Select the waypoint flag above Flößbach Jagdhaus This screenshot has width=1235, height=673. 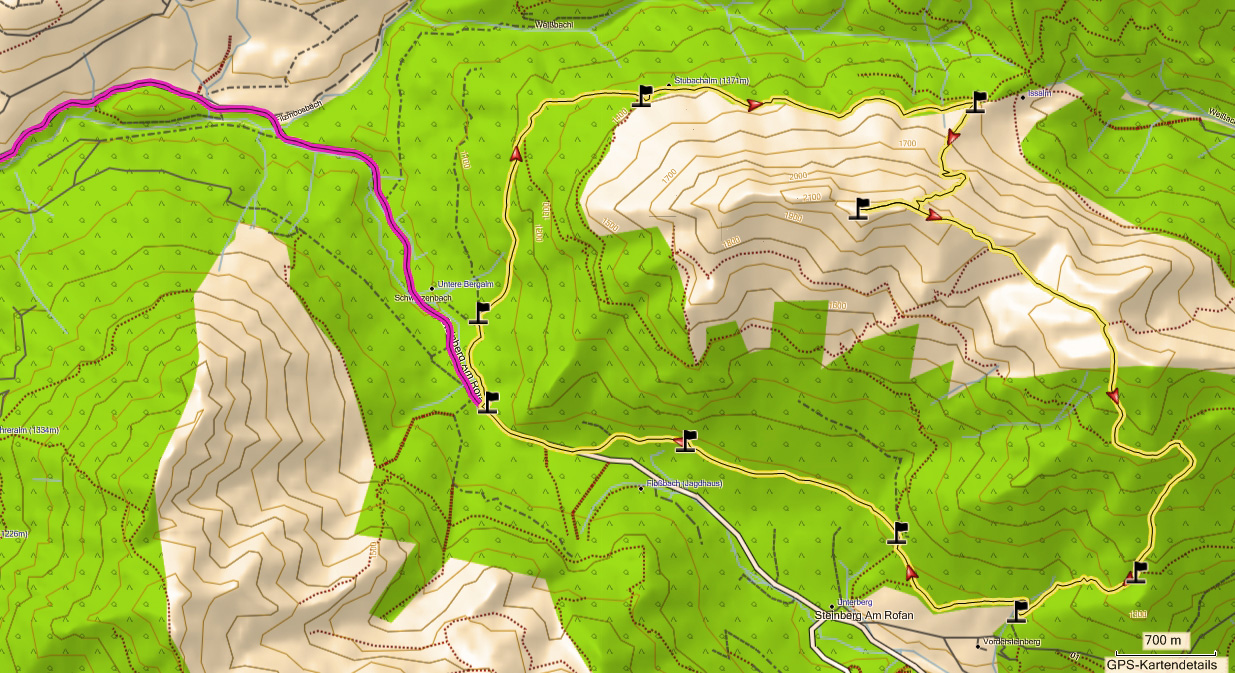coord(685,441)
